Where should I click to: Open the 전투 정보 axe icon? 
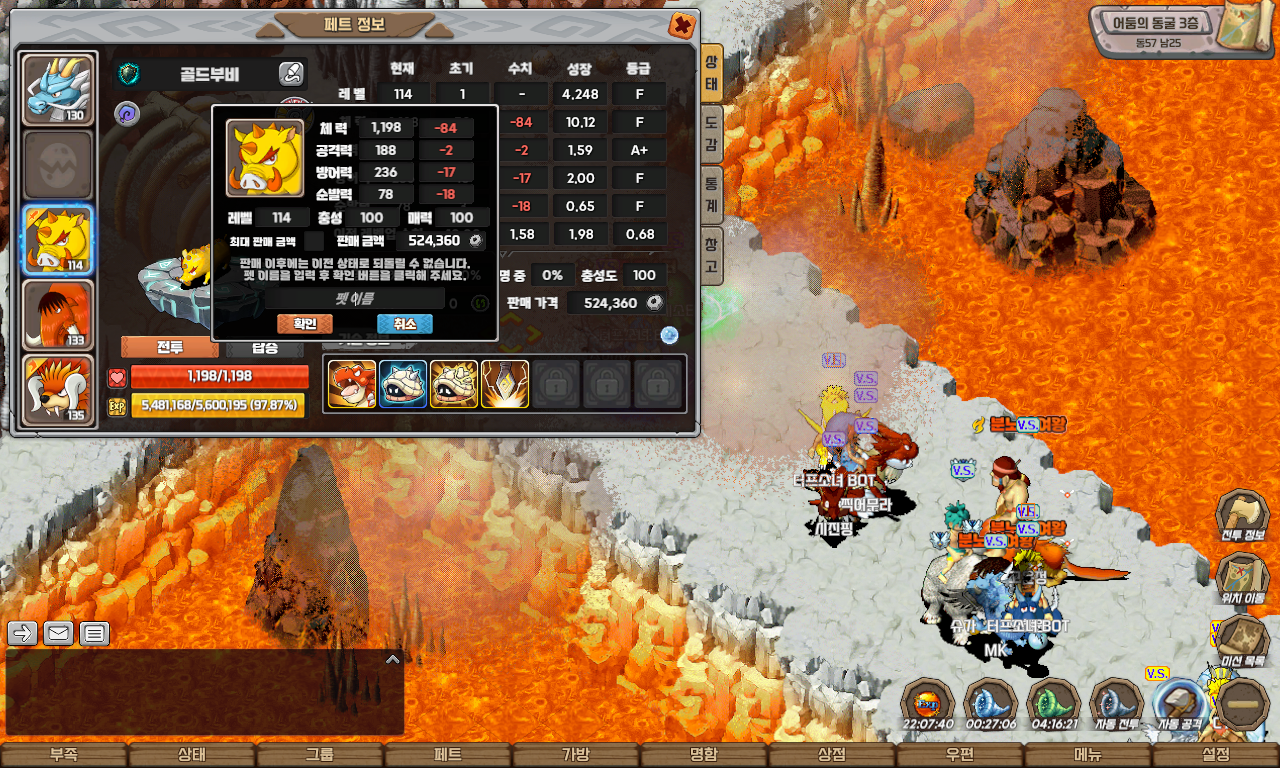pos(1242,515)
